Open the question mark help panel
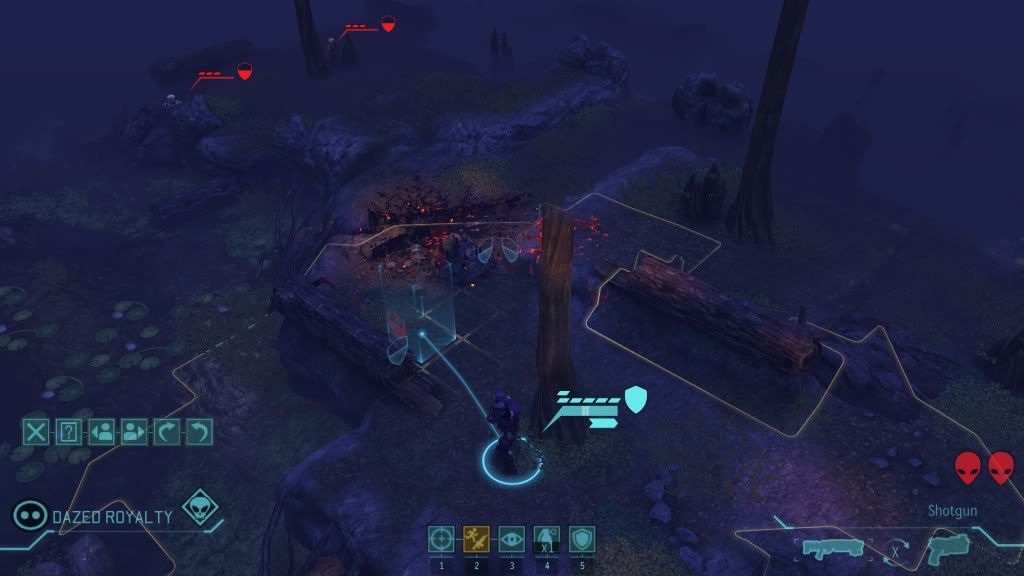 [x=68, y=432]
